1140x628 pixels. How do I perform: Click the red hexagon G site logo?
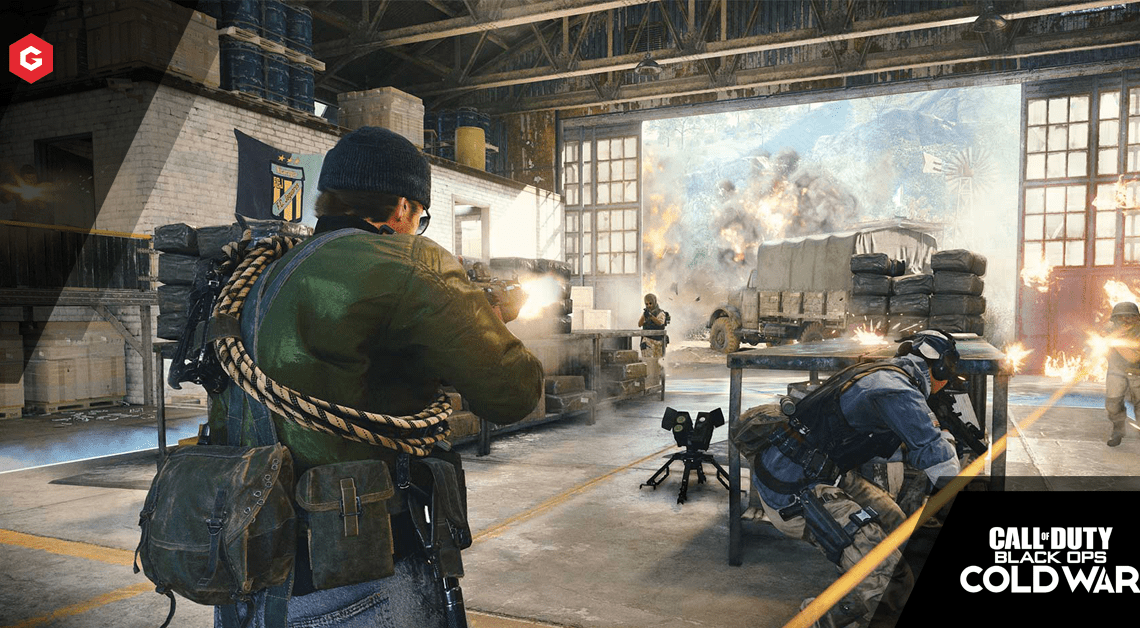(31, 58)
